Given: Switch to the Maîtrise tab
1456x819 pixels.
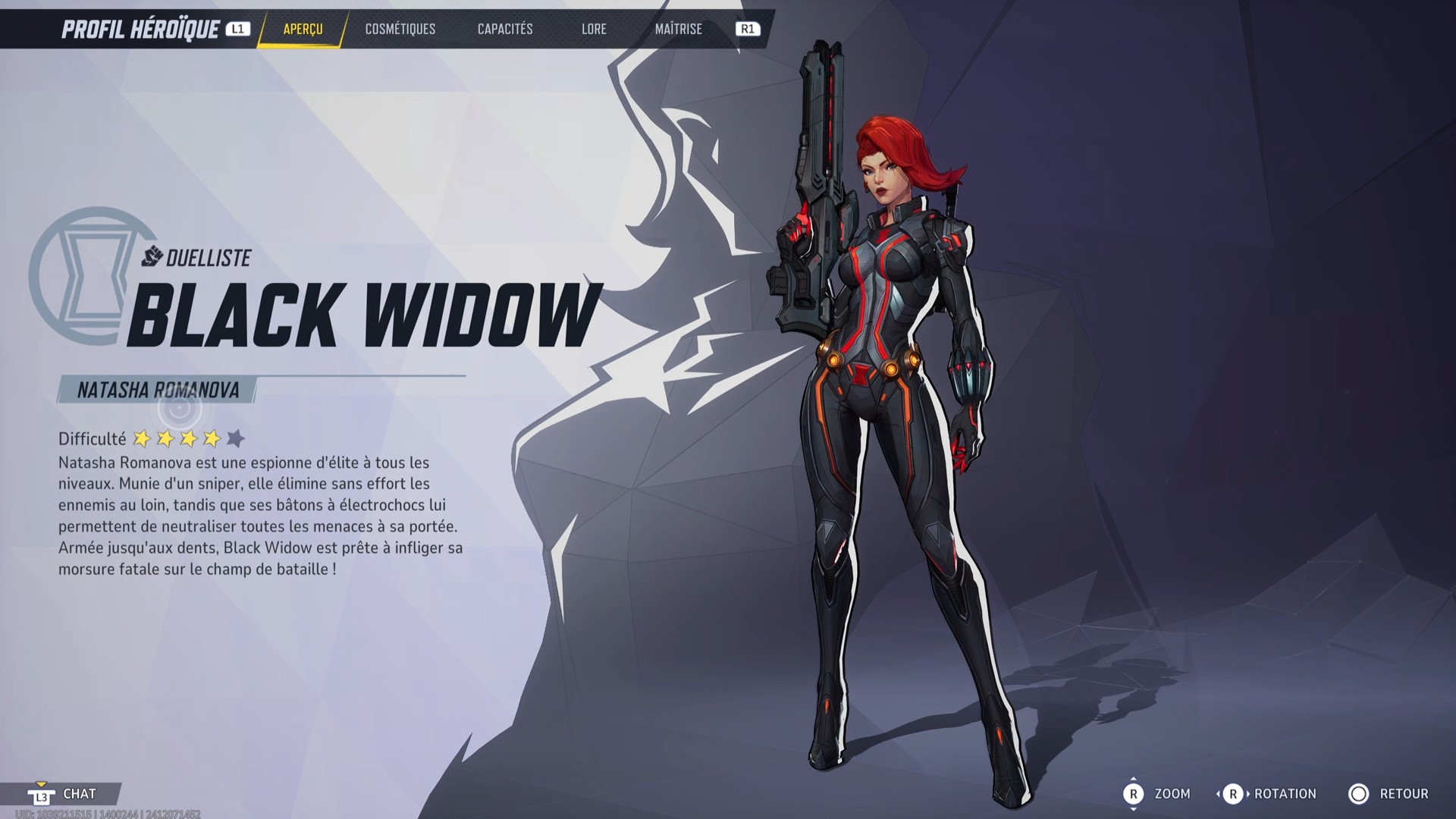Looking at the screenshot, I should 678,30.
